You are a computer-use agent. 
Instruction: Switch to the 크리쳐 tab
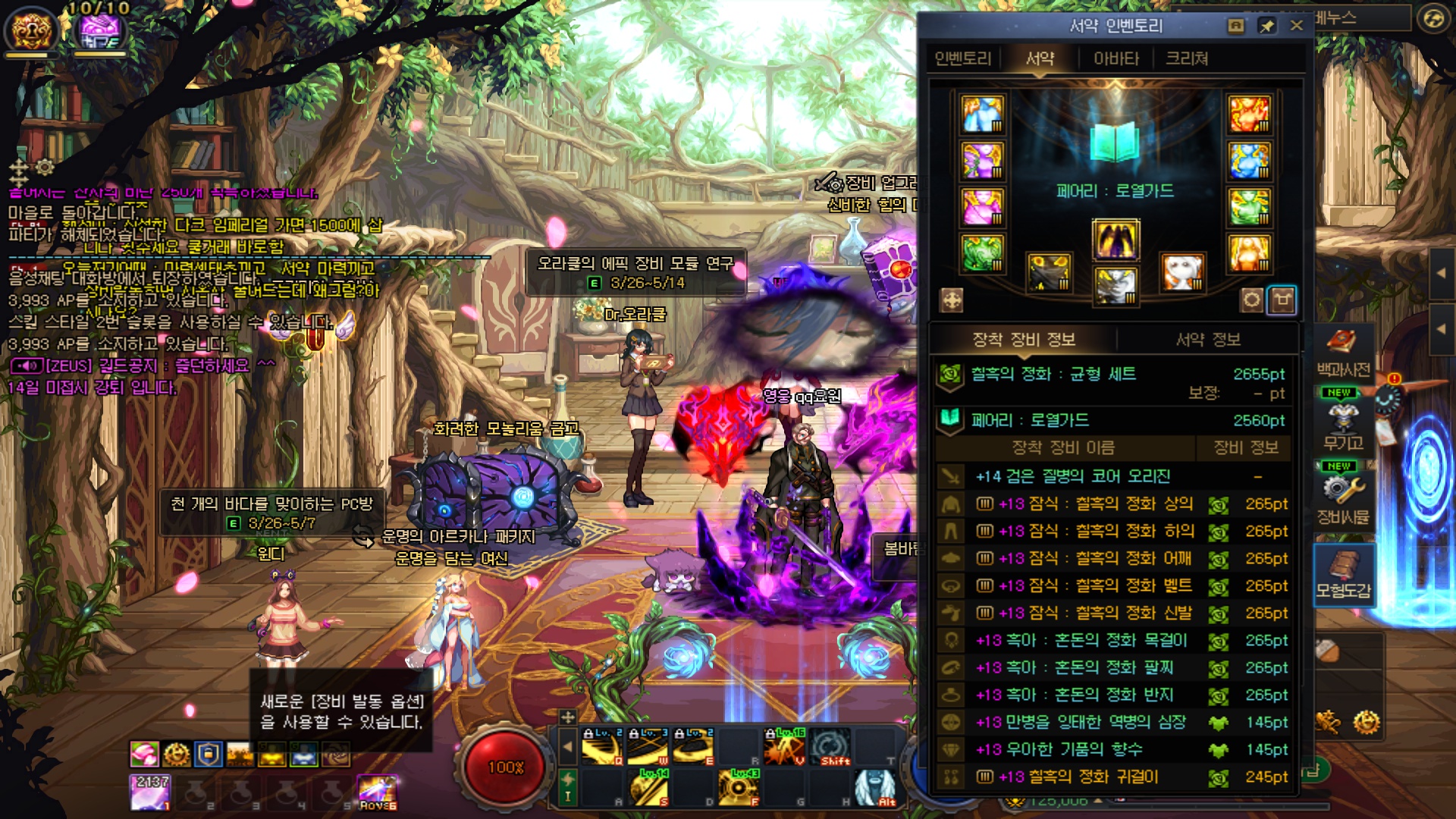click(1187, 58)
